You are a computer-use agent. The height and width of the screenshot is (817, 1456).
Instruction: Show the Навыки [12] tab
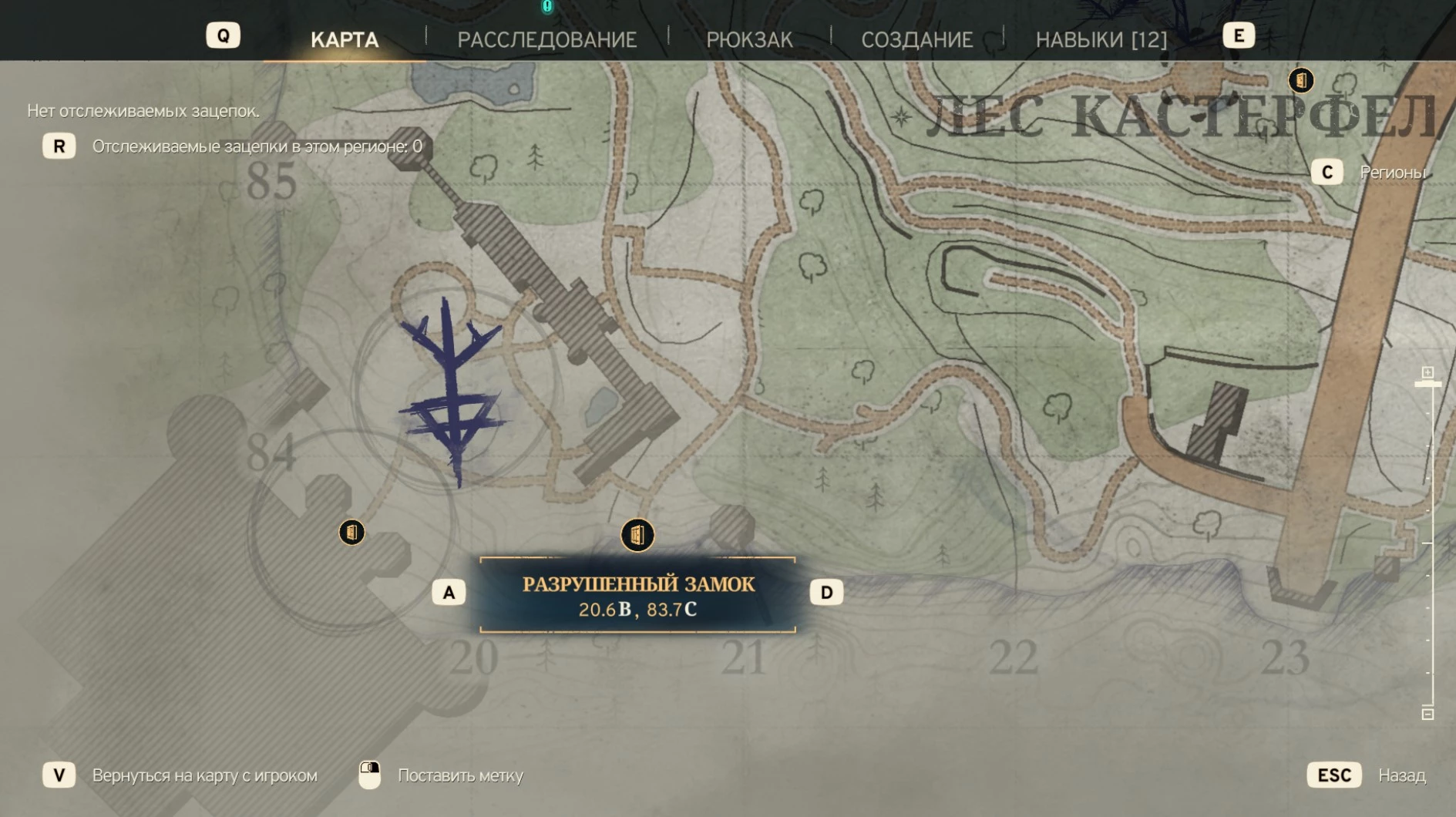coord(1101,39)
